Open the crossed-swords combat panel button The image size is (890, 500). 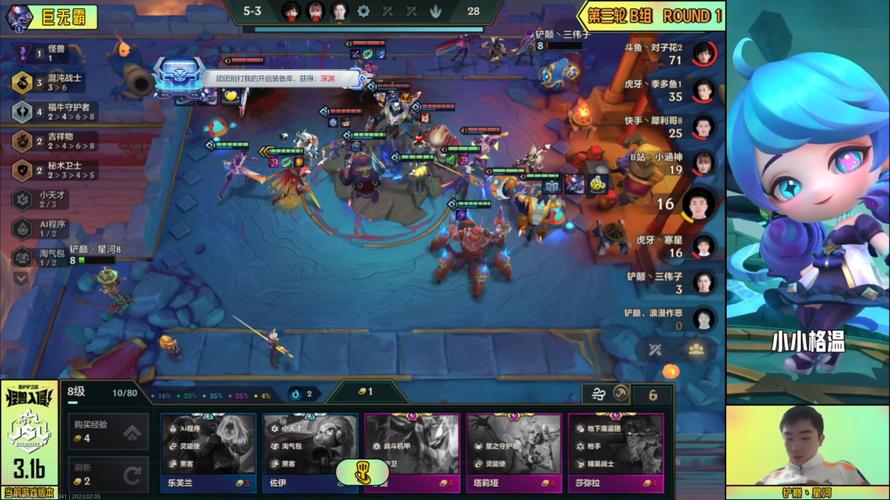tap(655, 349)
